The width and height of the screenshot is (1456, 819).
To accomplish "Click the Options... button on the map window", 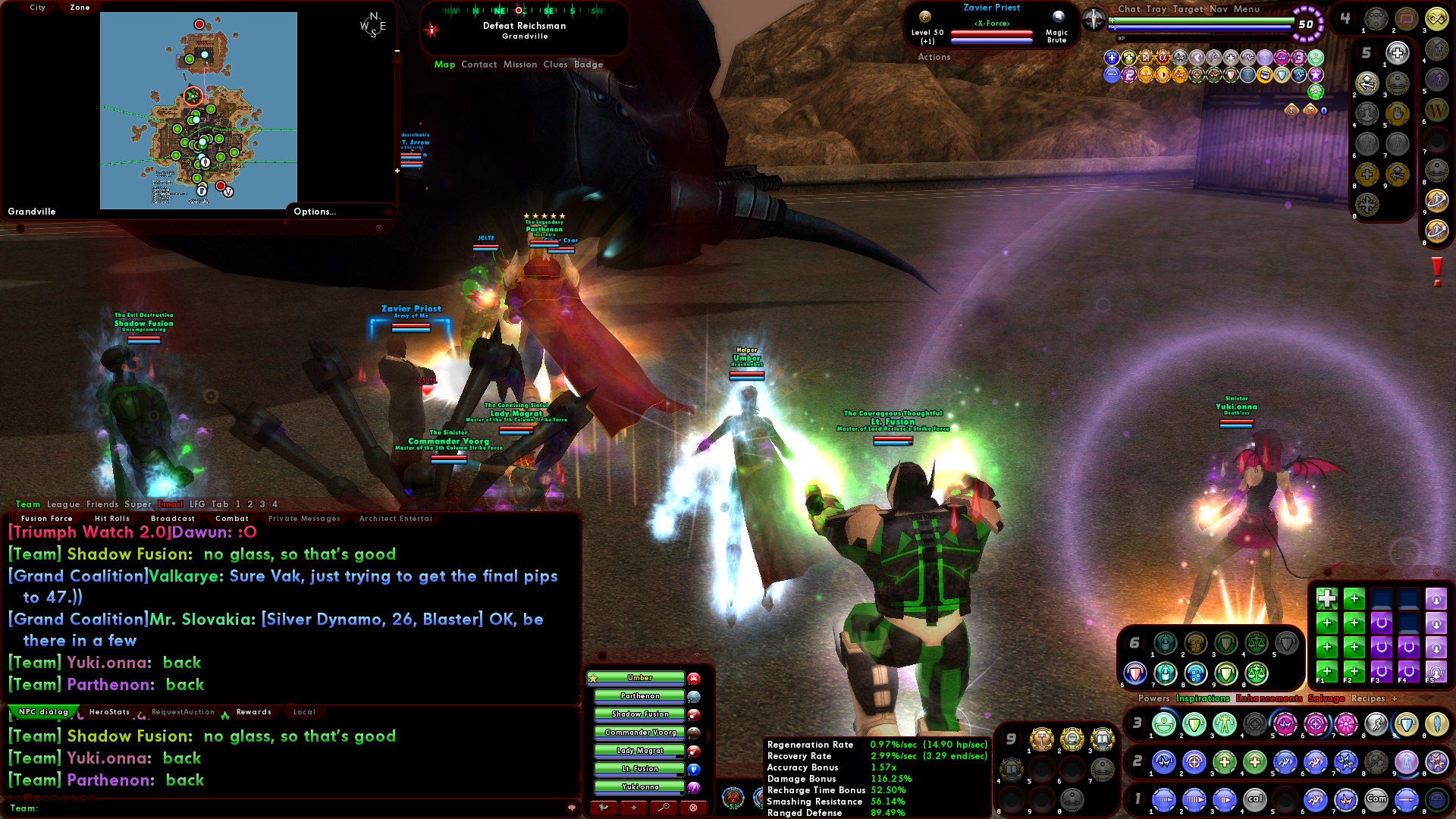I will pyautogui.click(x=315, y=212).
